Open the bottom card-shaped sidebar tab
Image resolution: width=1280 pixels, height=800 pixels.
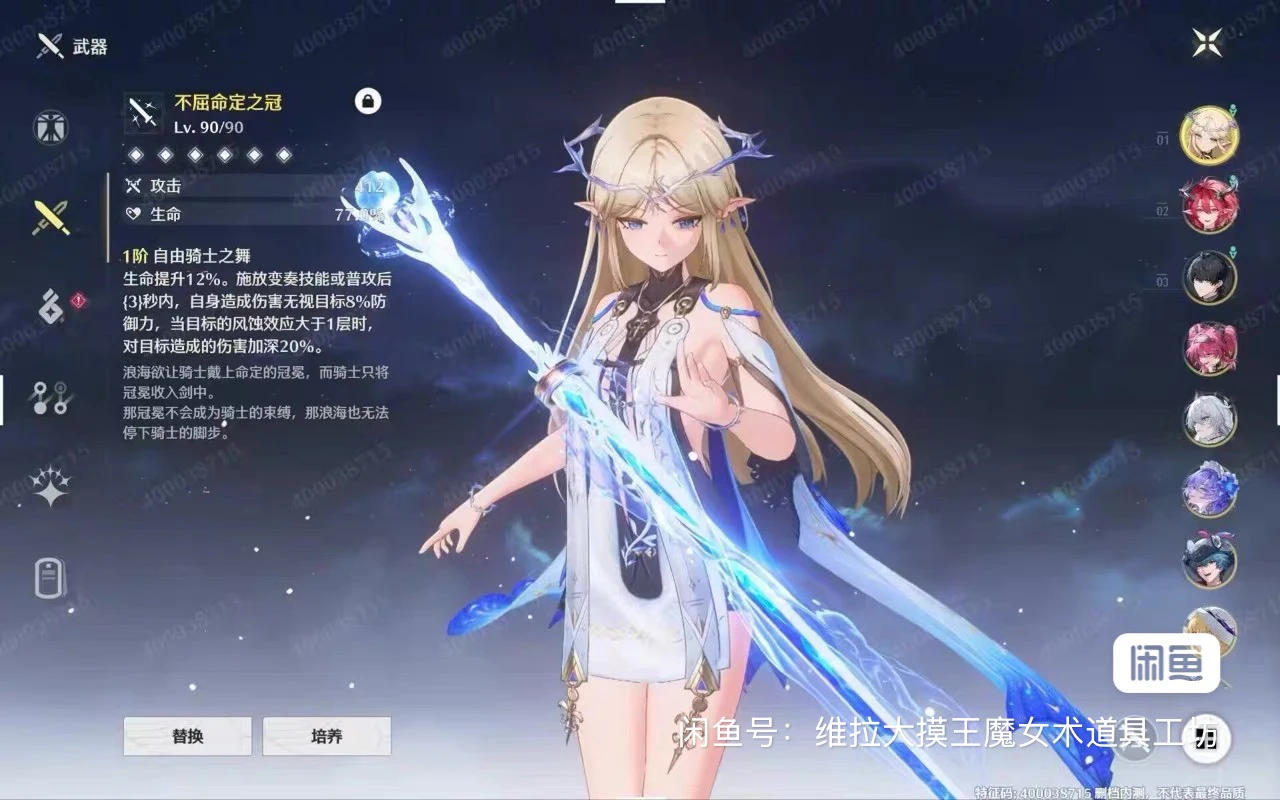click(x=50, y=577)
